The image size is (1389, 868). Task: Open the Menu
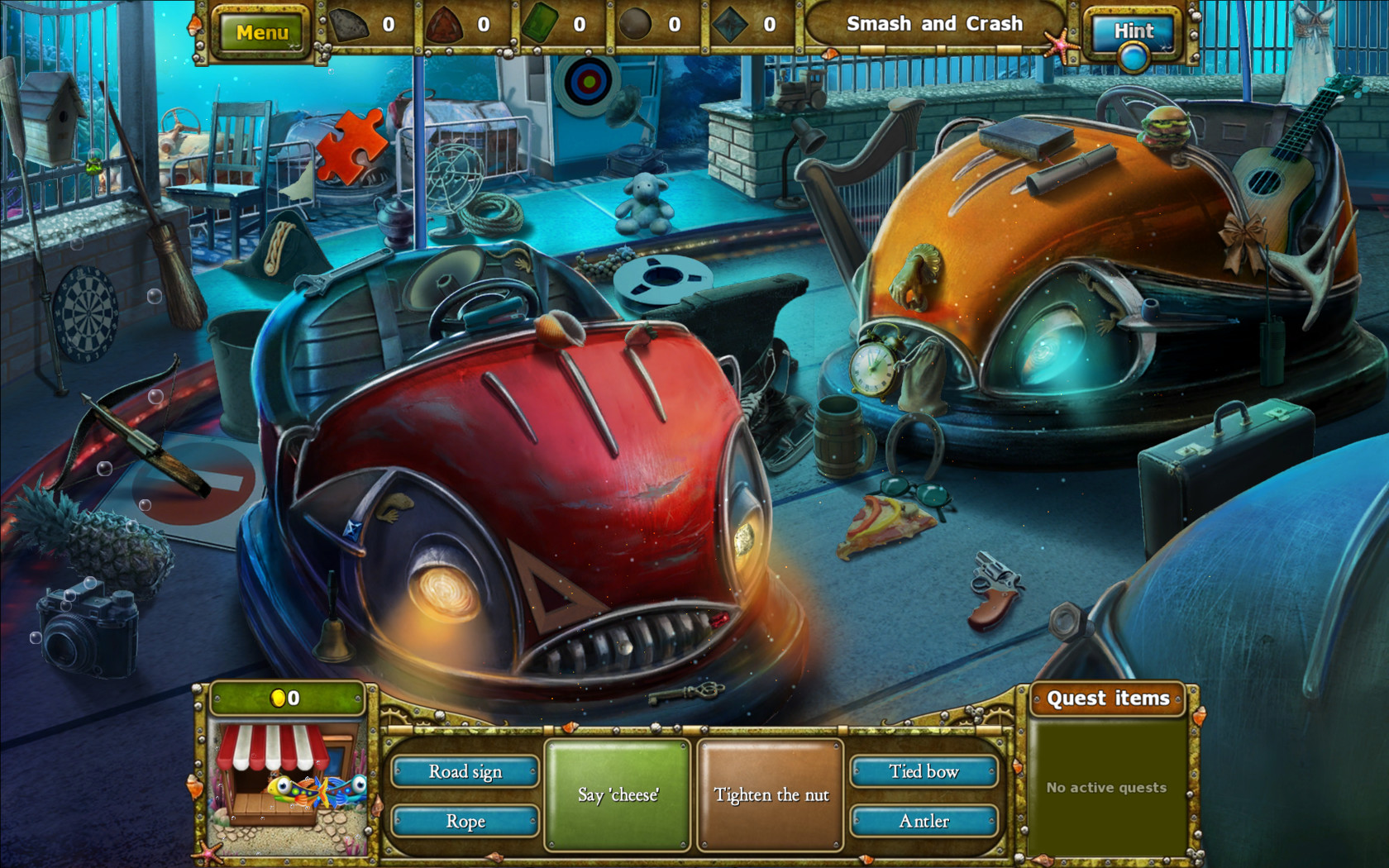260,33
